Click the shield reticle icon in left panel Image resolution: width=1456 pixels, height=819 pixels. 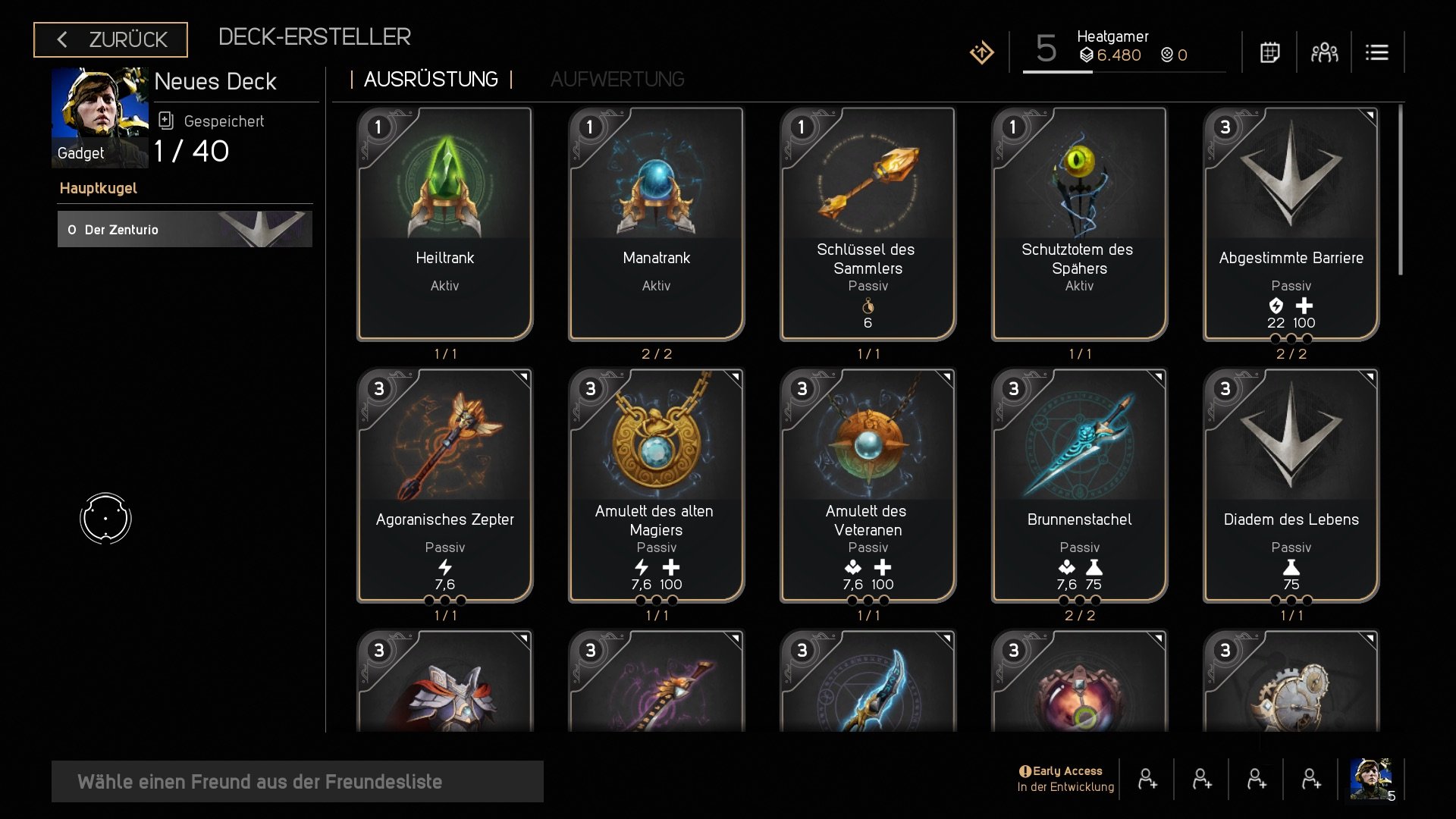pos(106,518)
